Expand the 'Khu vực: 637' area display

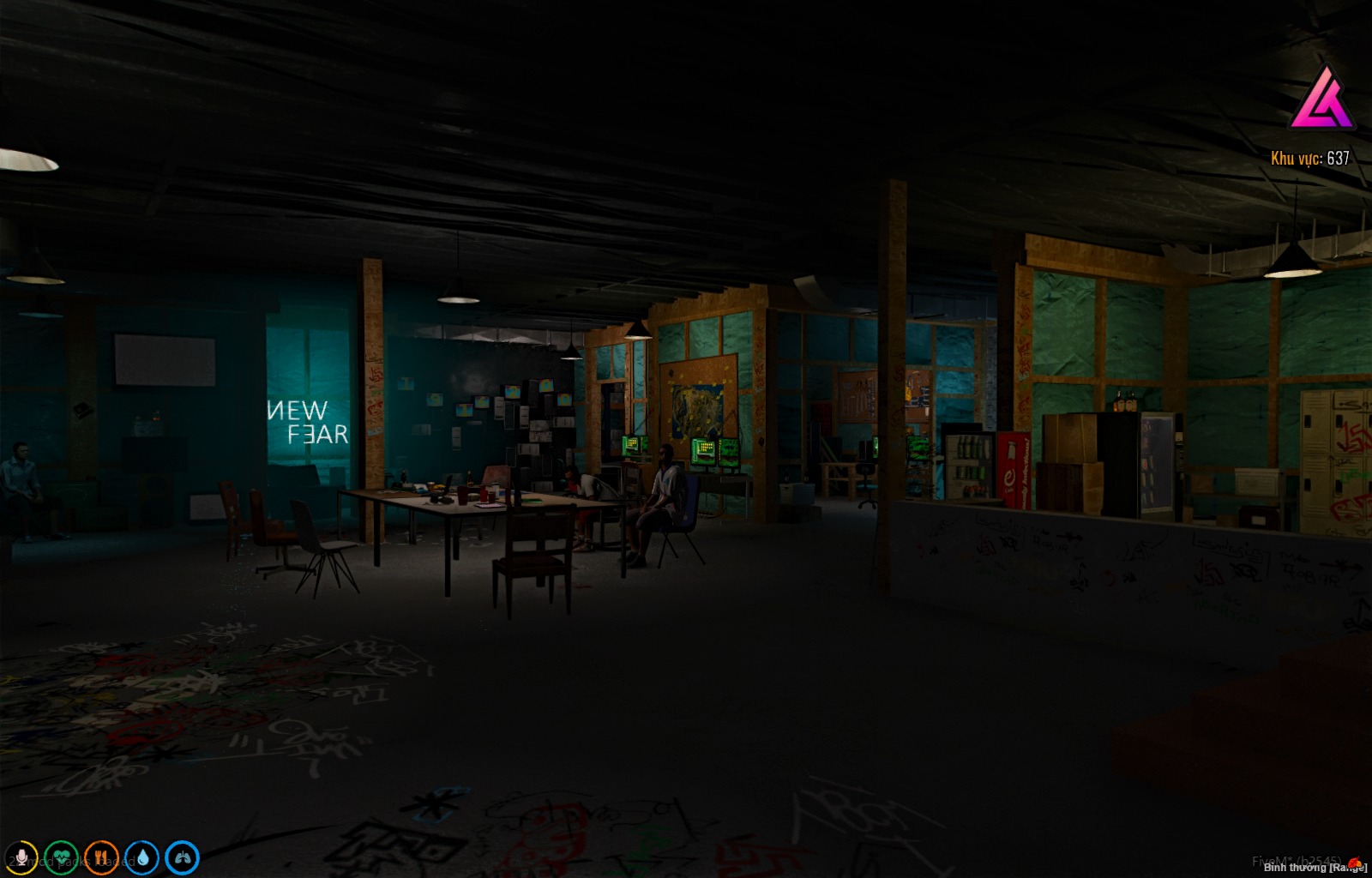pos(1309,158)
